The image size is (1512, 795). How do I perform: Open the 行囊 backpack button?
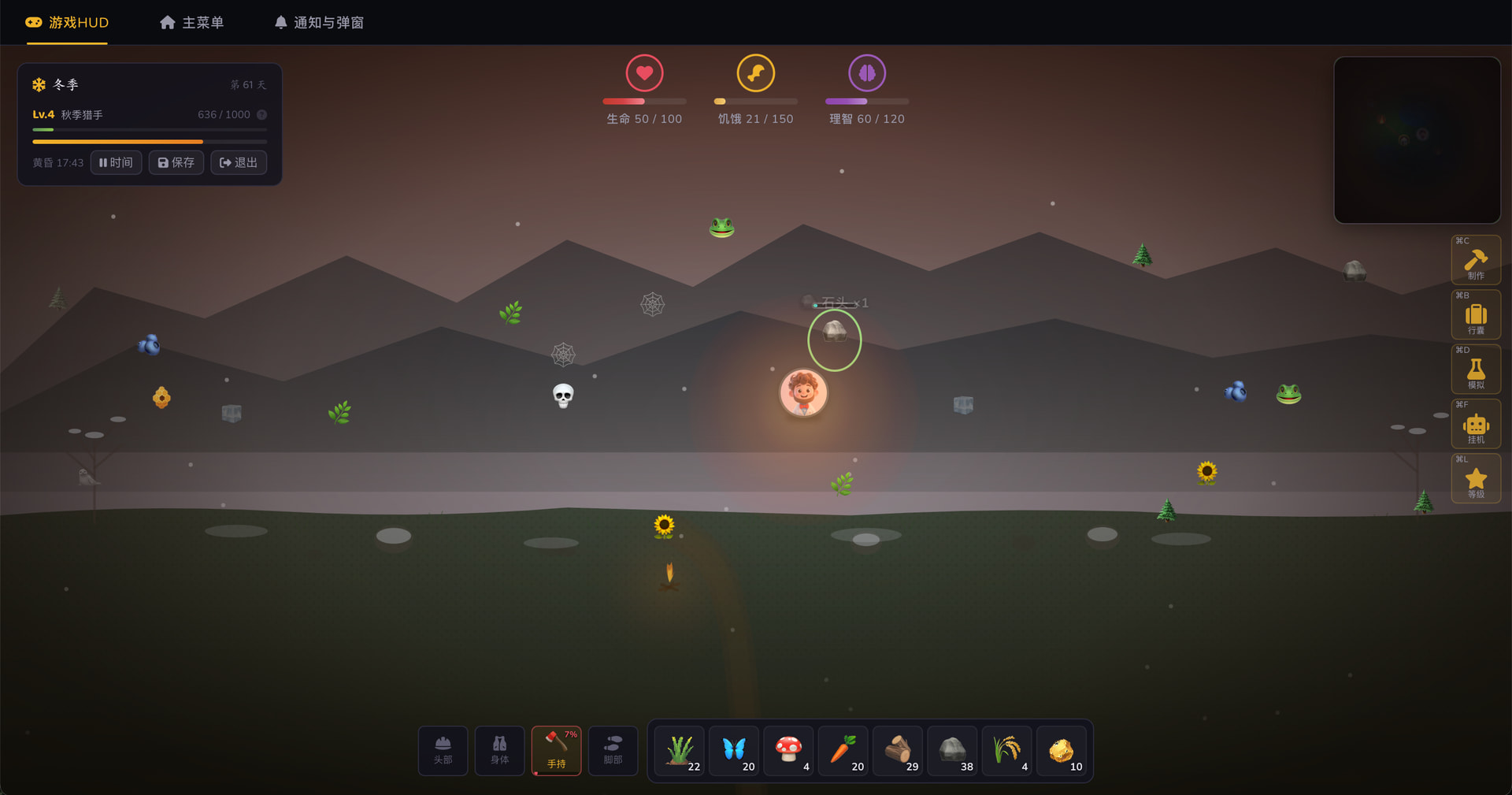point(1475,315)
